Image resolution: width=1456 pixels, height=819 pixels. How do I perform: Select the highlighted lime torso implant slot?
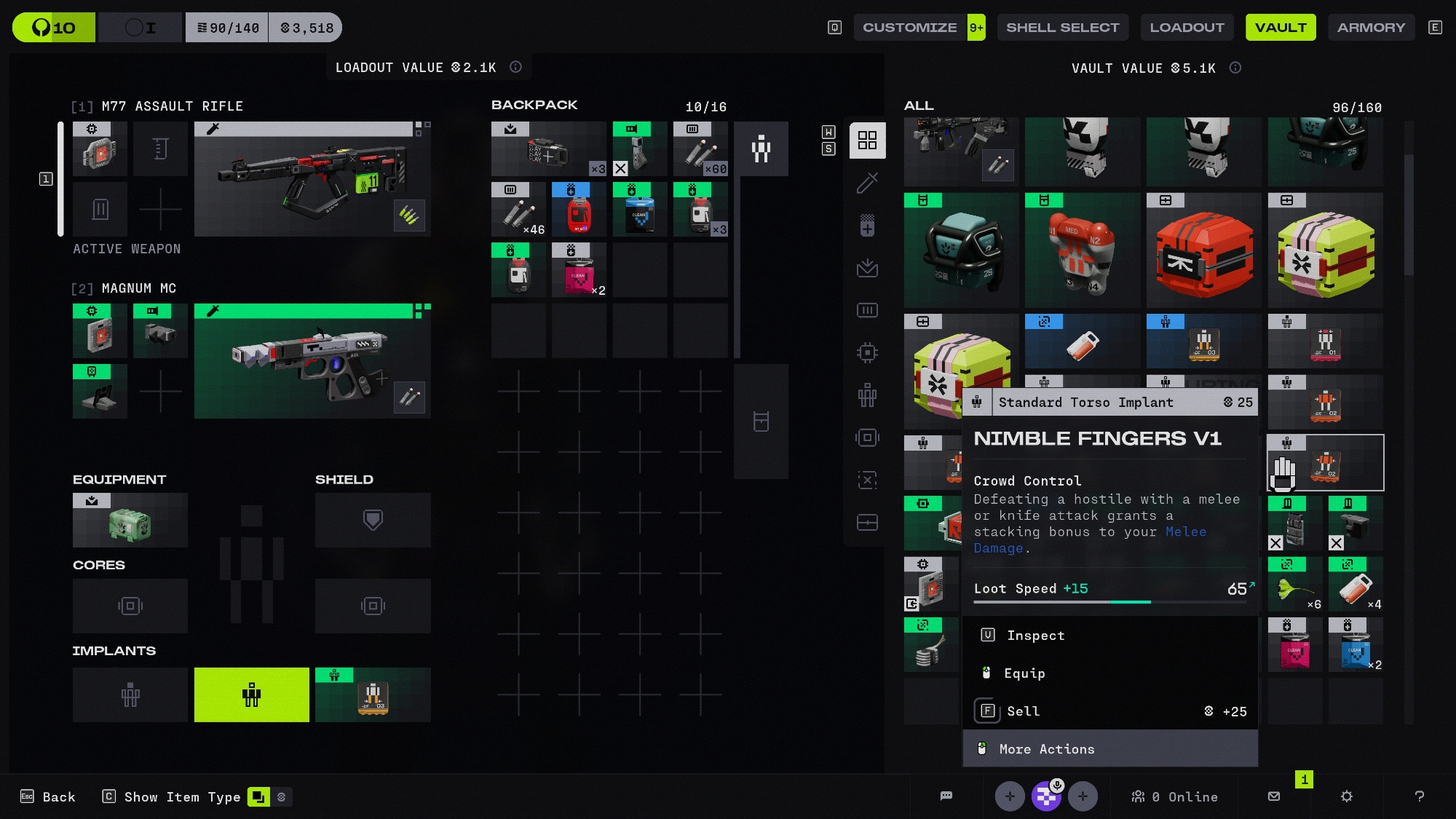[x=251, y=695]
